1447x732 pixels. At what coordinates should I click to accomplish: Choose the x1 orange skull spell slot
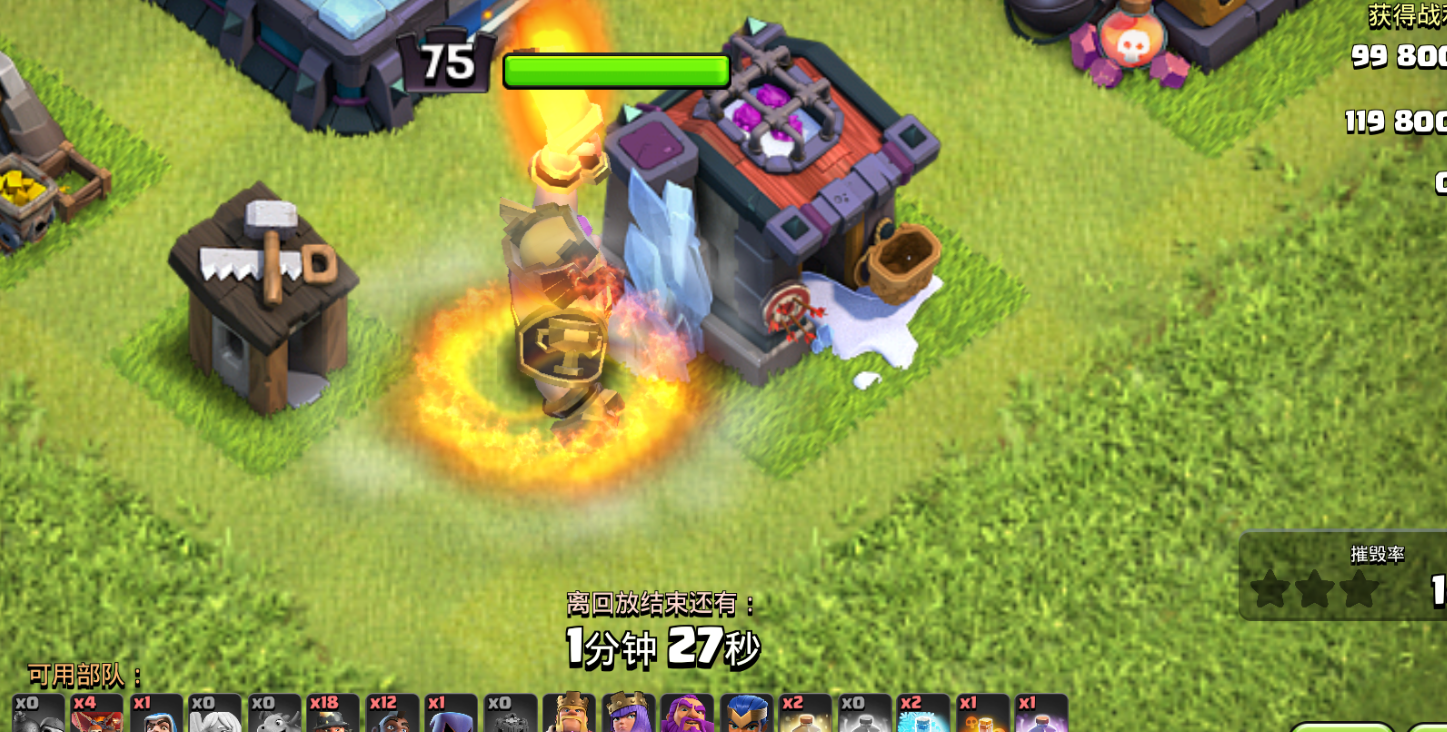[982, 714]
